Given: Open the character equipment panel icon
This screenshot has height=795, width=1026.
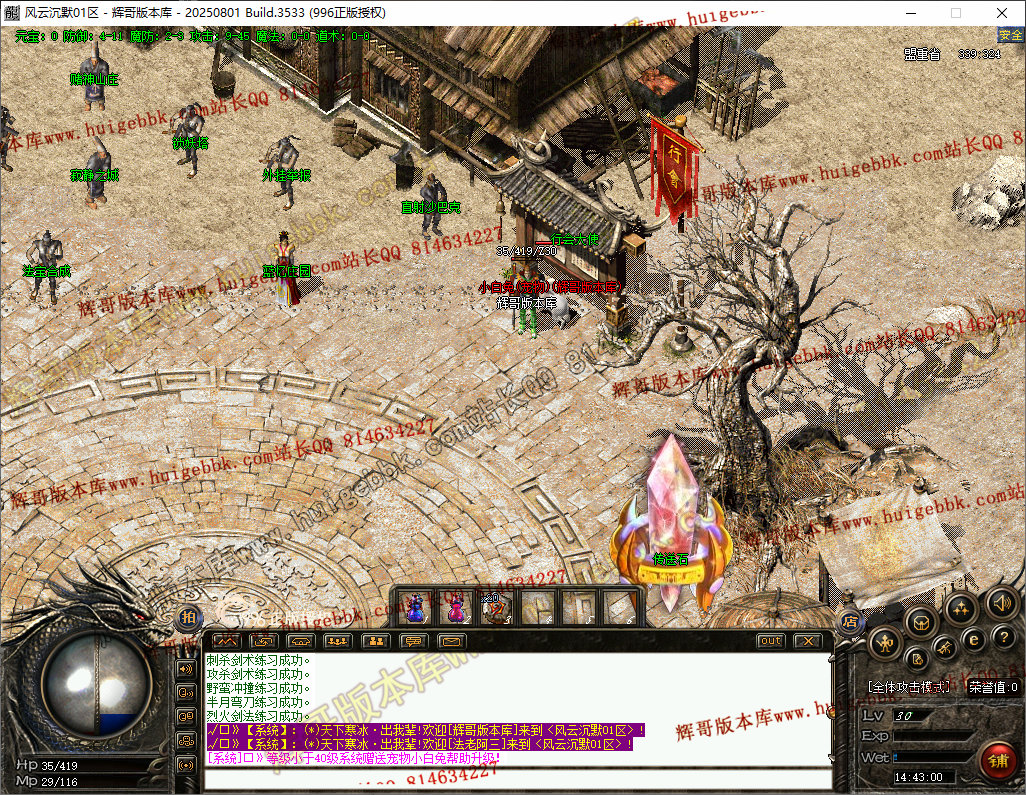Looking at the screenshot, I should 884,644.
